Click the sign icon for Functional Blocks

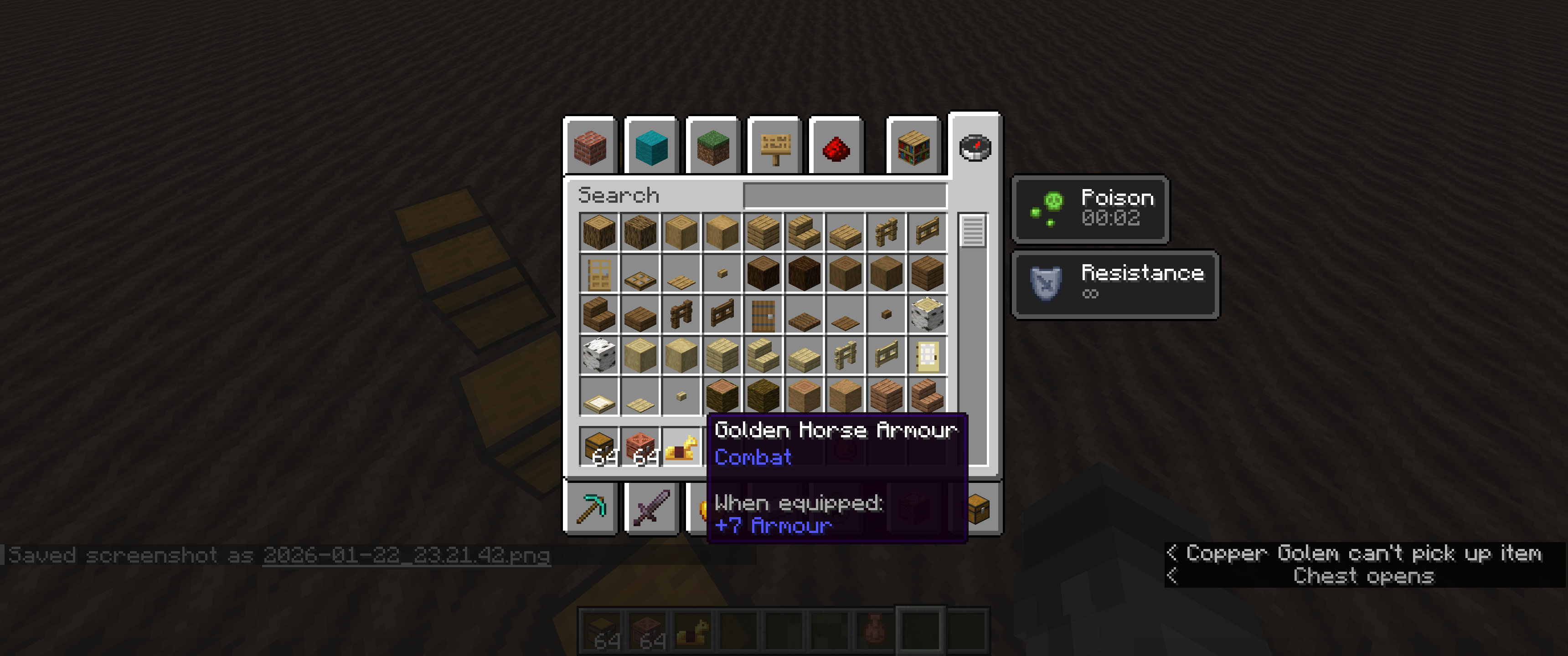click(x=775, y=148)
